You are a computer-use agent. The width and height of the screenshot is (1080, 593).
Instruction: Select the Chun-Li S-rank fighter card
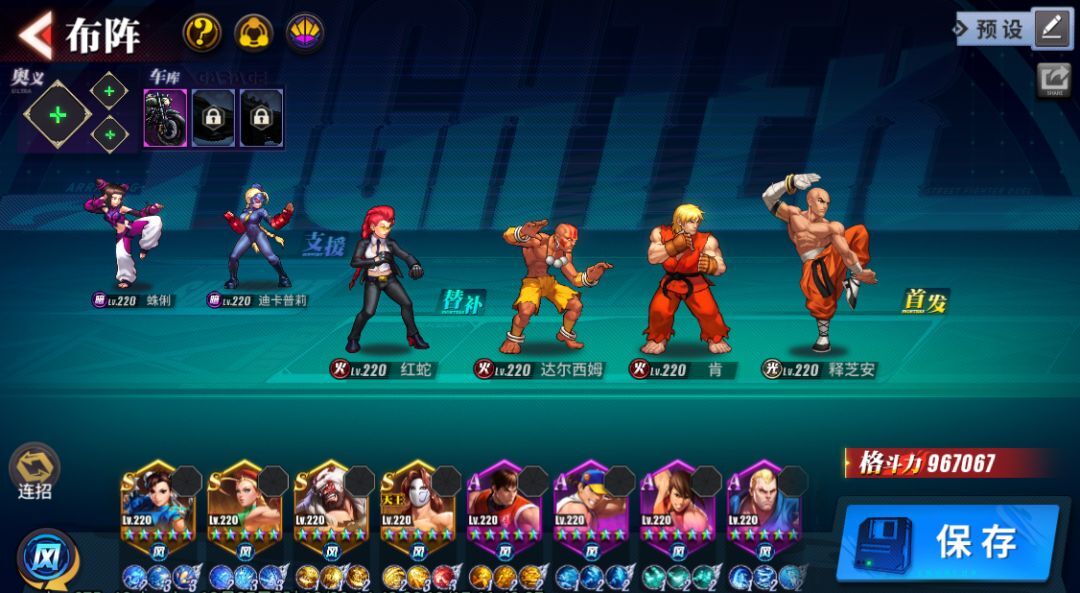pos(158,505)
